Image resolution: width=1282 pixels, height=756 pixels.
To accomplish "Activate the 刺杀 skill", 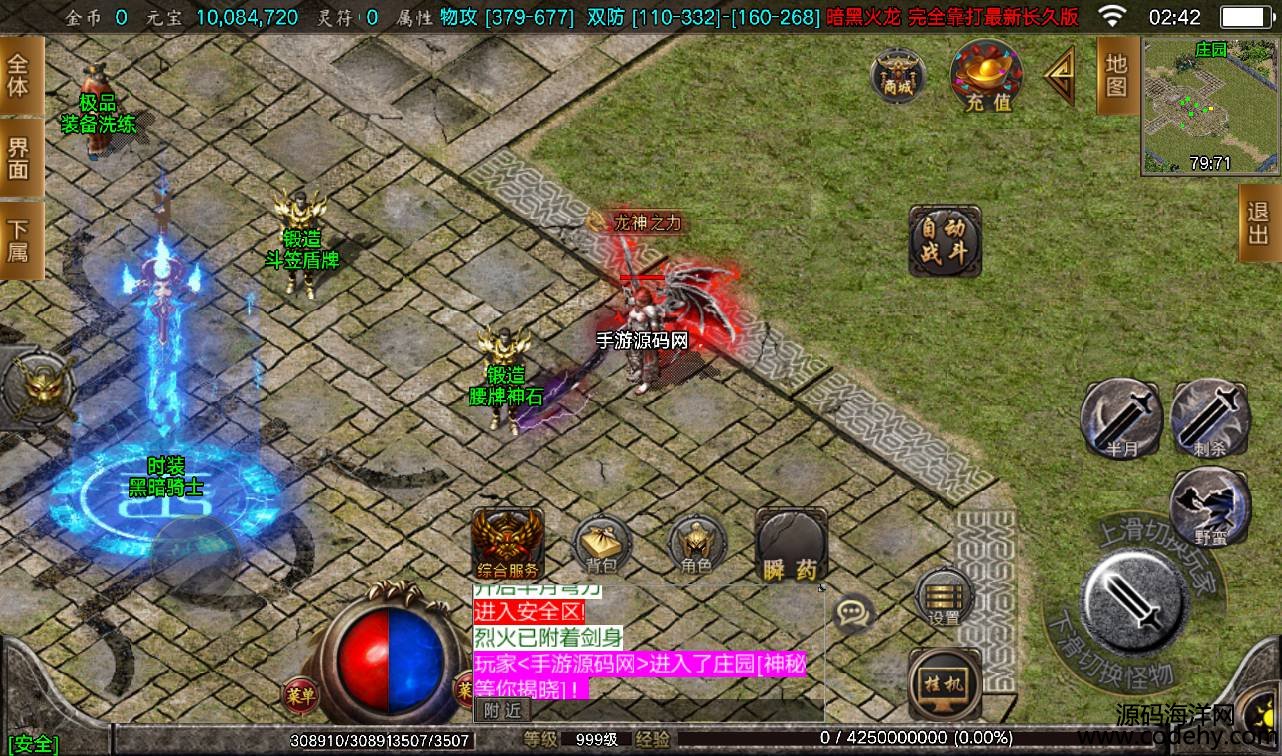I will [x=1209, y=418].
